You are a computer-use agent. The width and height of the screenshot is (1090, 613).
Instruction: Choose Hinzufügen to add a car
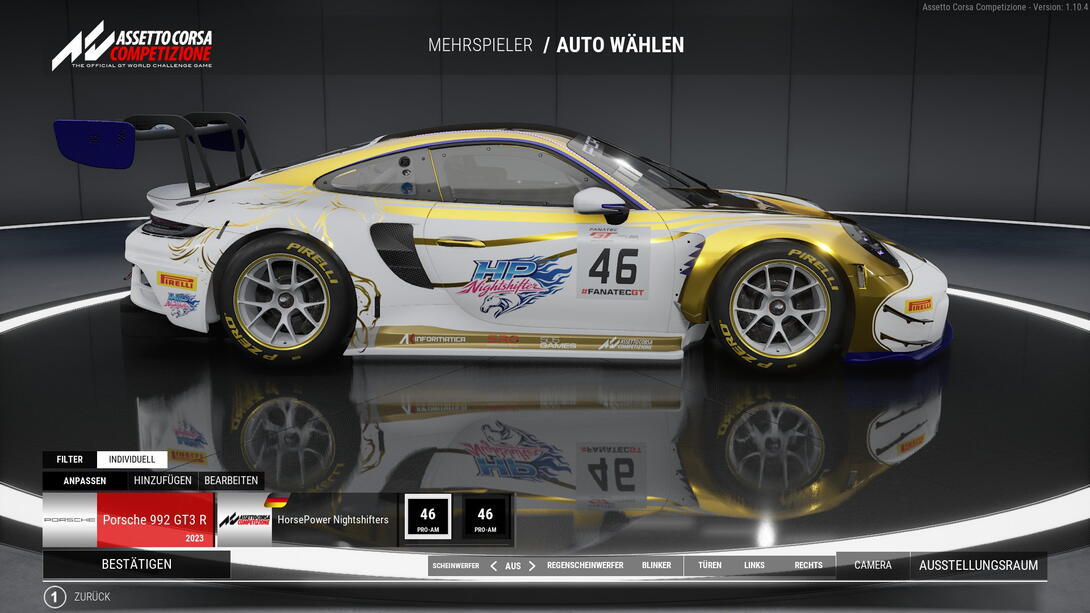click(163, 480)
